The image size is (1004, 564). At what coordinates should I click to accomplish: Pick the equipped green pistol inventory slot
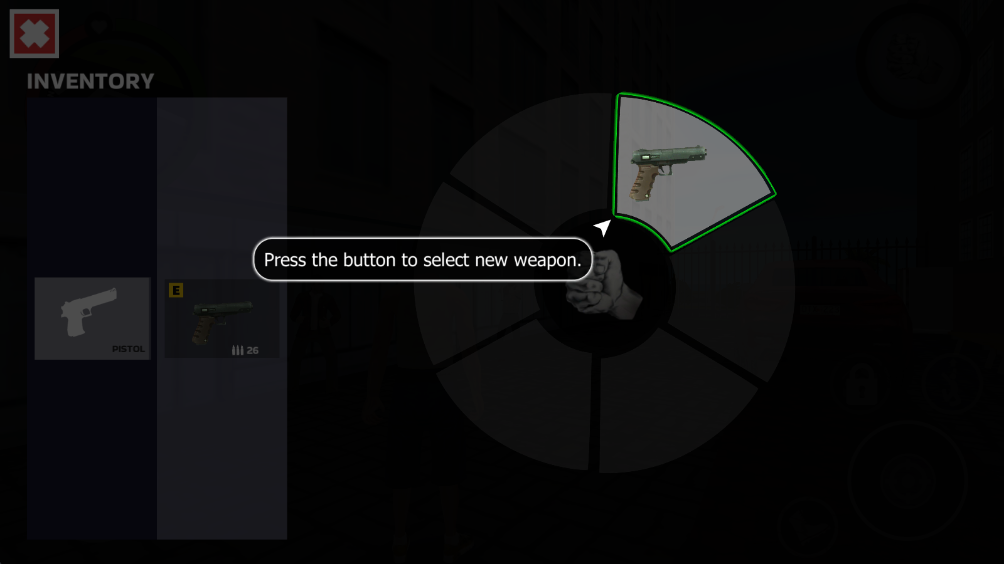(222, 318)
